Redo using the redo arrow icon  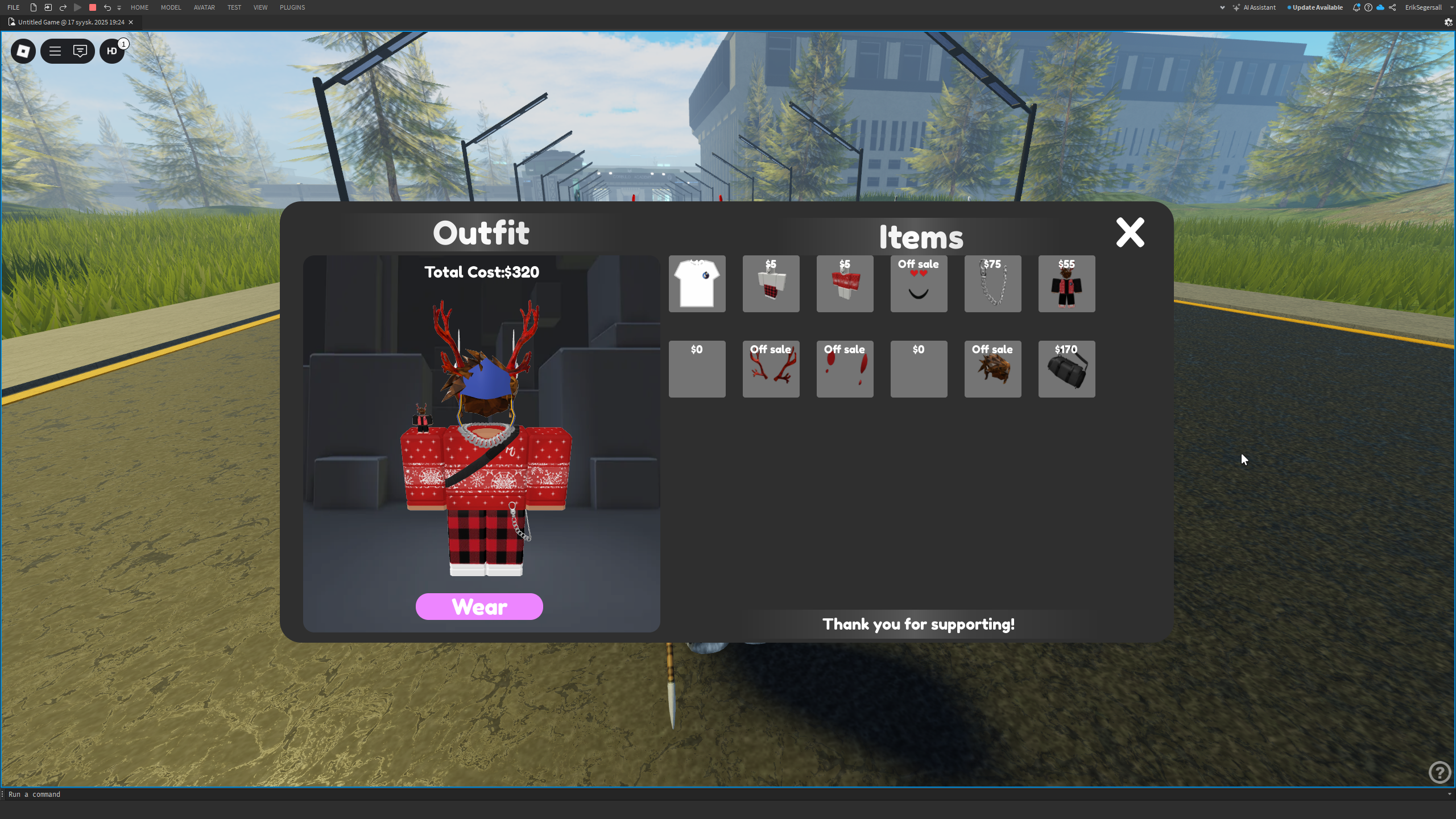click(63, 7)
